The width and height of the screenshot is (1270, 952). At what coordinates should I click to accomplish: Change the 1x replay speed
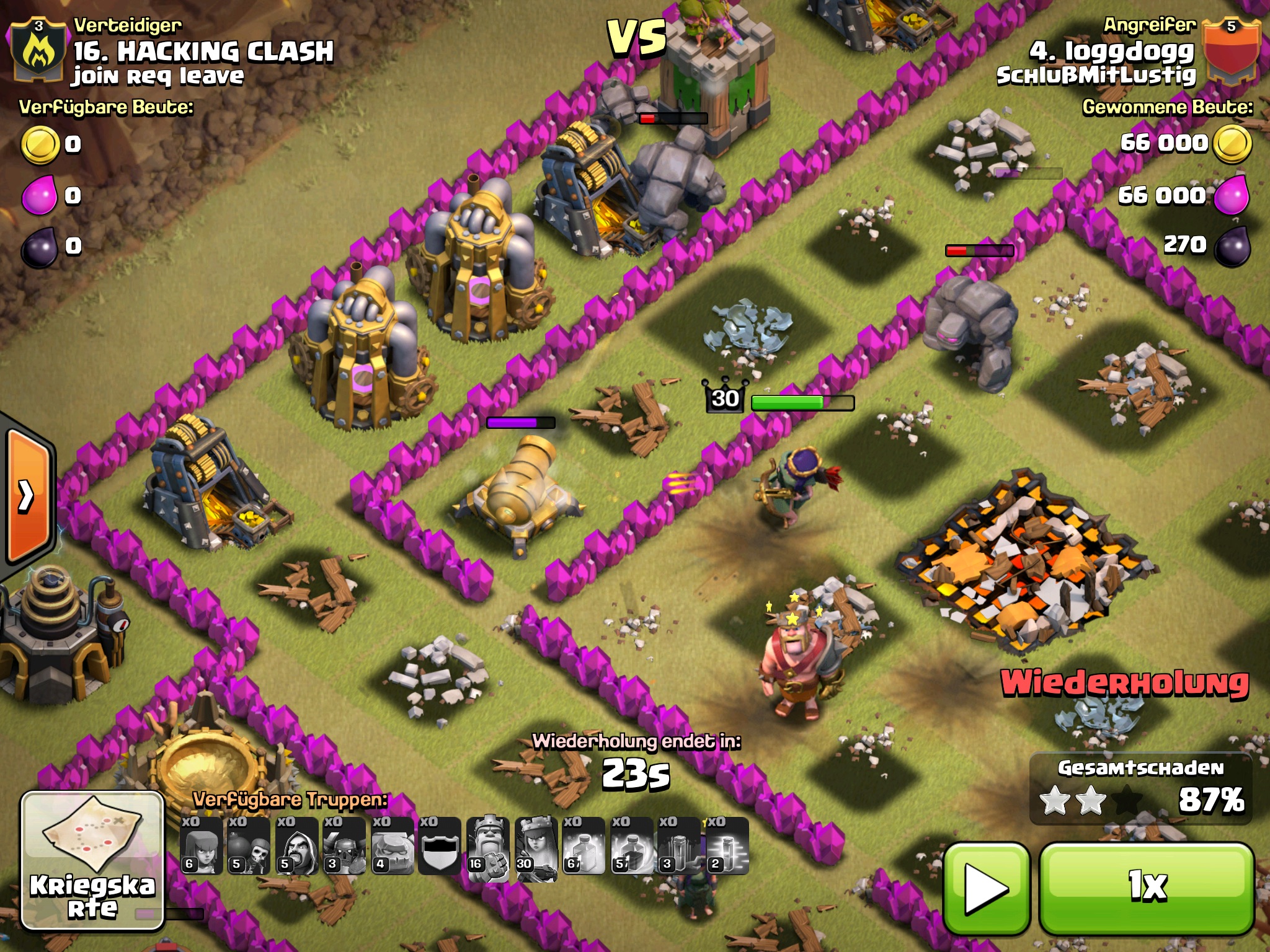[x=1147, y=886]
